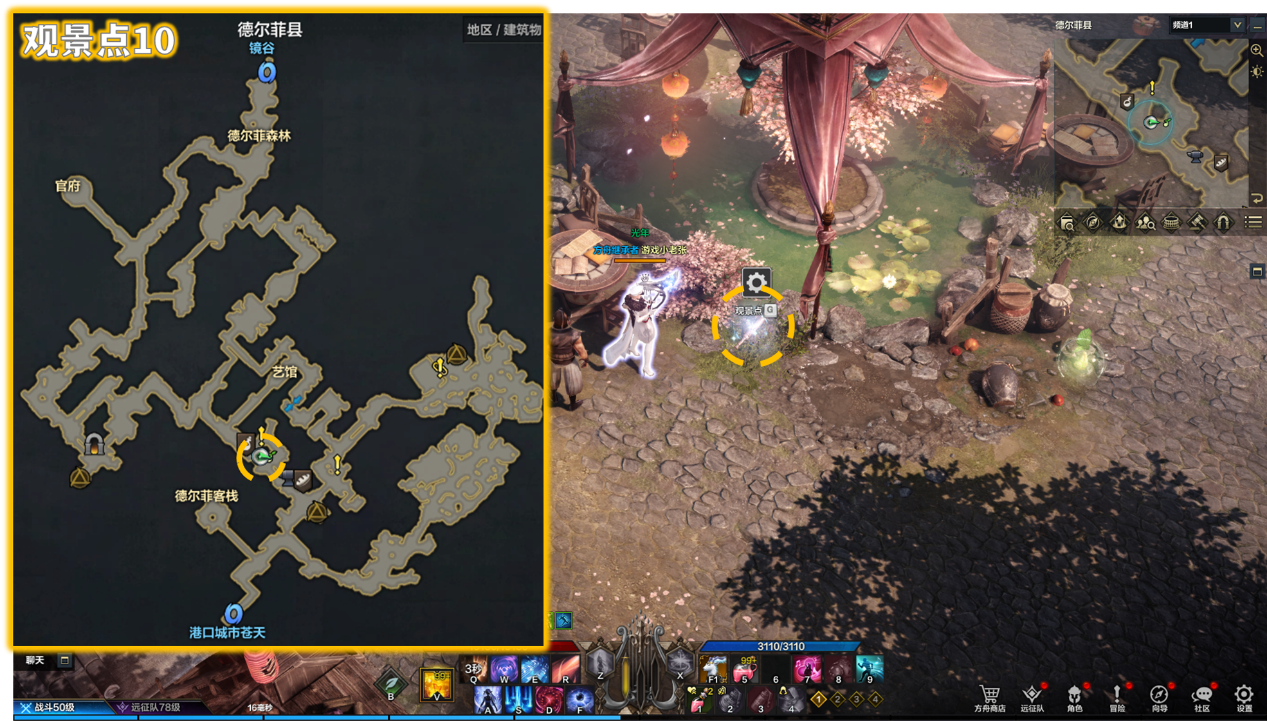Click the gear icon above 观景点
This screenshot has width=1267, height=721.
click(x=756, y=281)
